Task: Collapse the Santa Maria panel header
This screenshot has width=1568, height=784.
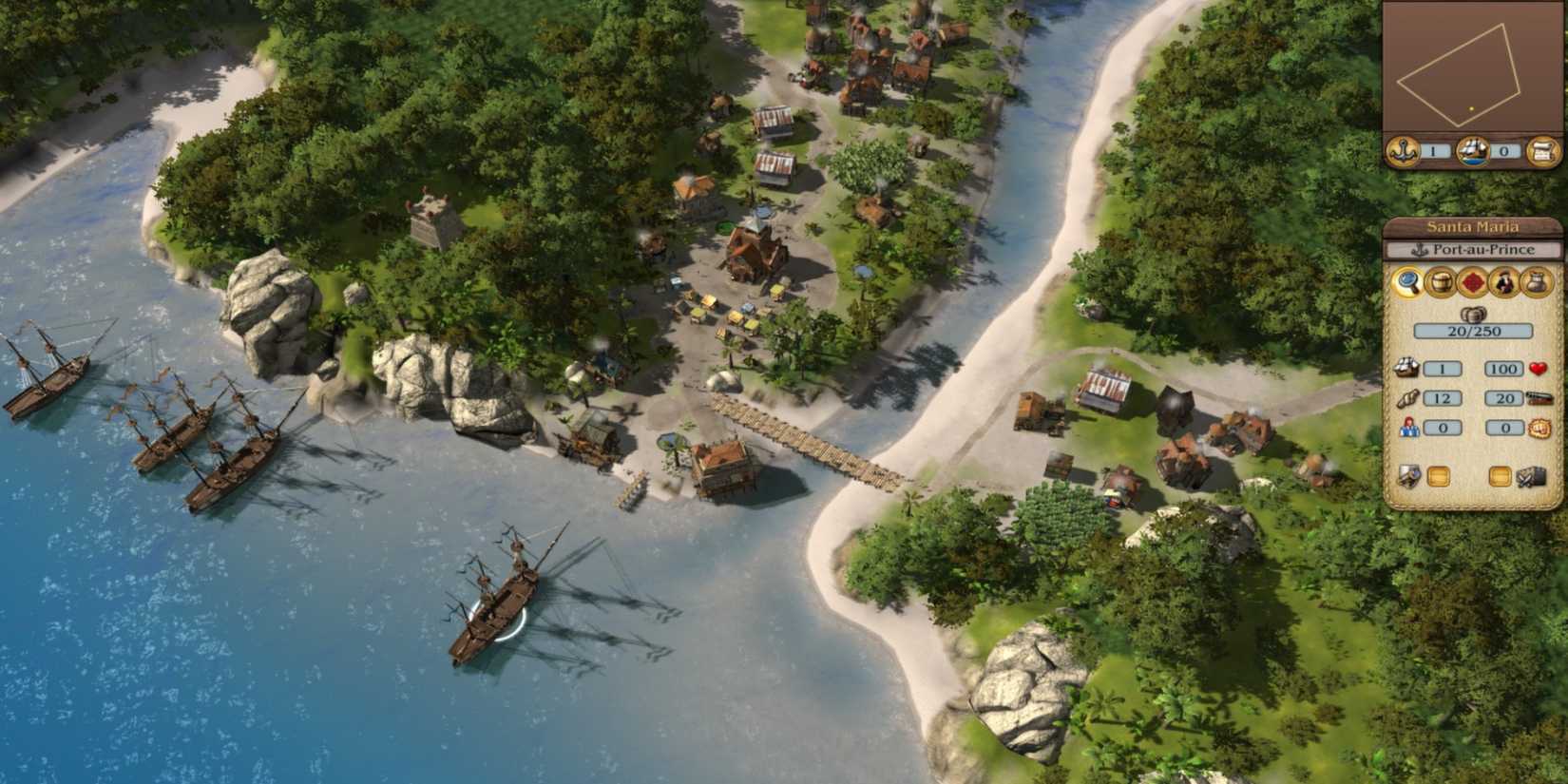Action: click(1473, 227)
